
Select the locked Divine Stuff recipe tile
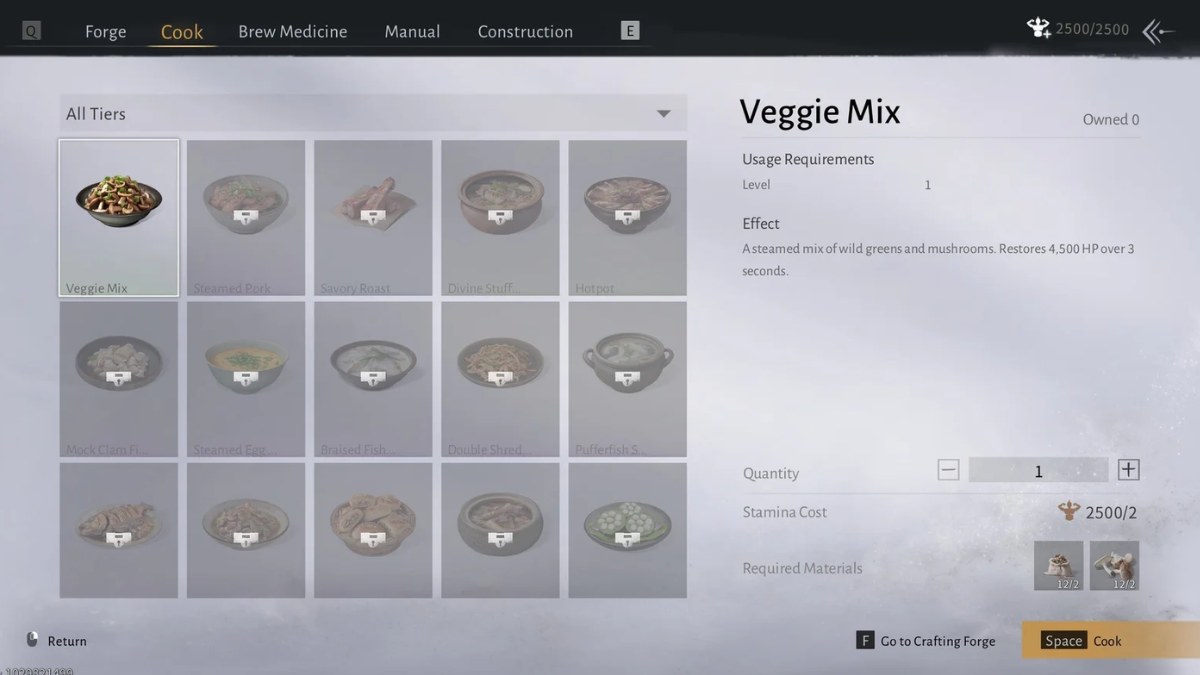500,218
